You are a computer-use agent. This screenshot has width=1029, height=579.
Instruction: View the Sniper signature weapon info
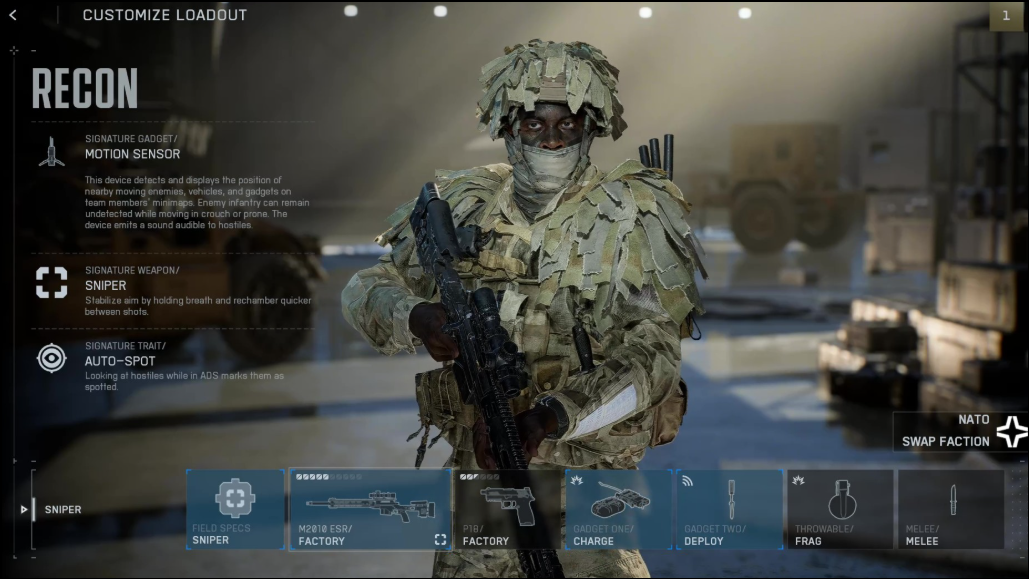[x=105, y=285]
